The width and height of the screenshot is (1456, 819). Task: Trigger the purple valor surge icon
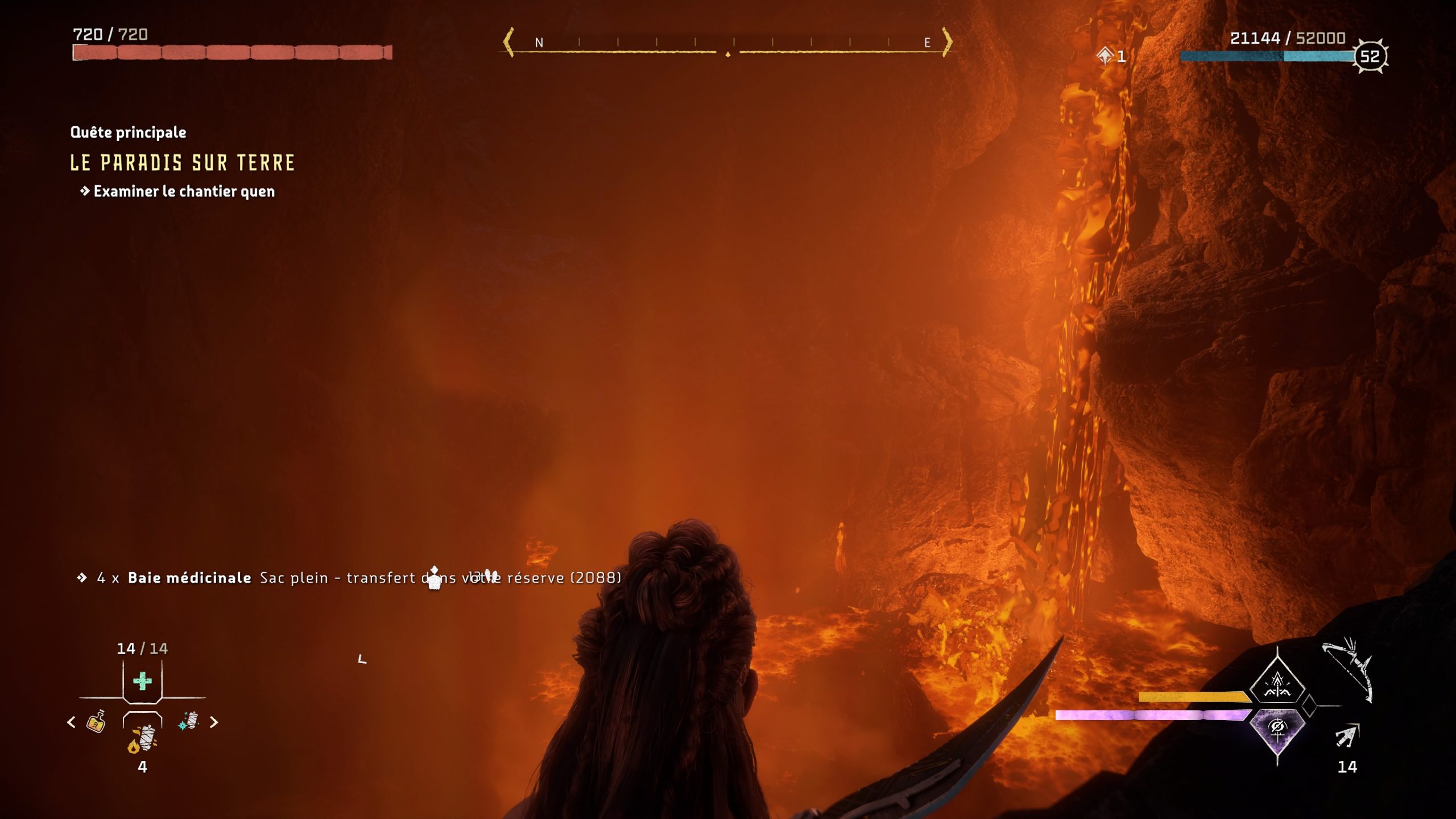[1277, 730]
